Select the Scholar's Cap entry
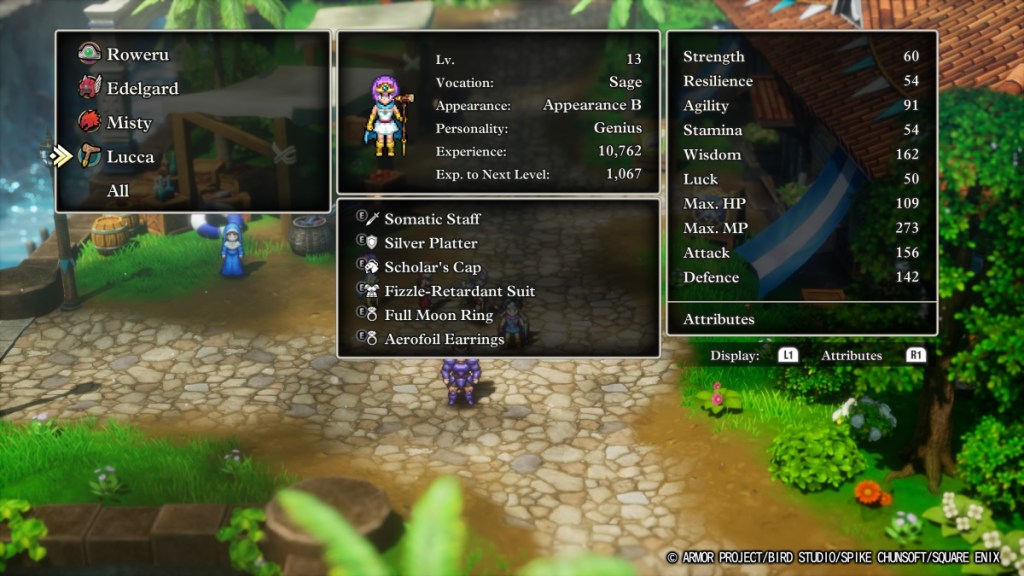 point(432,267)
